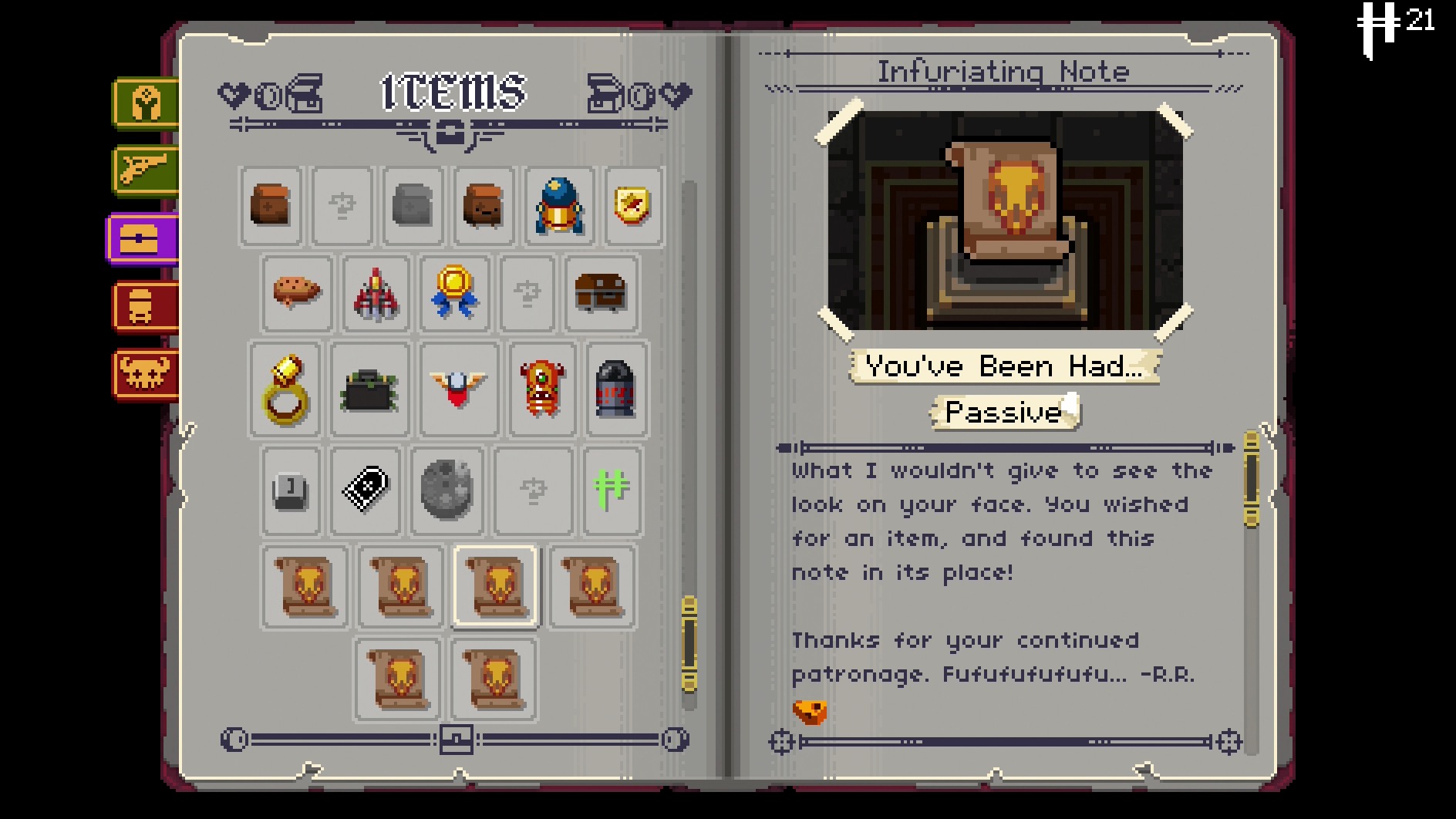Open the red enemies tab

tap(145, 306)
